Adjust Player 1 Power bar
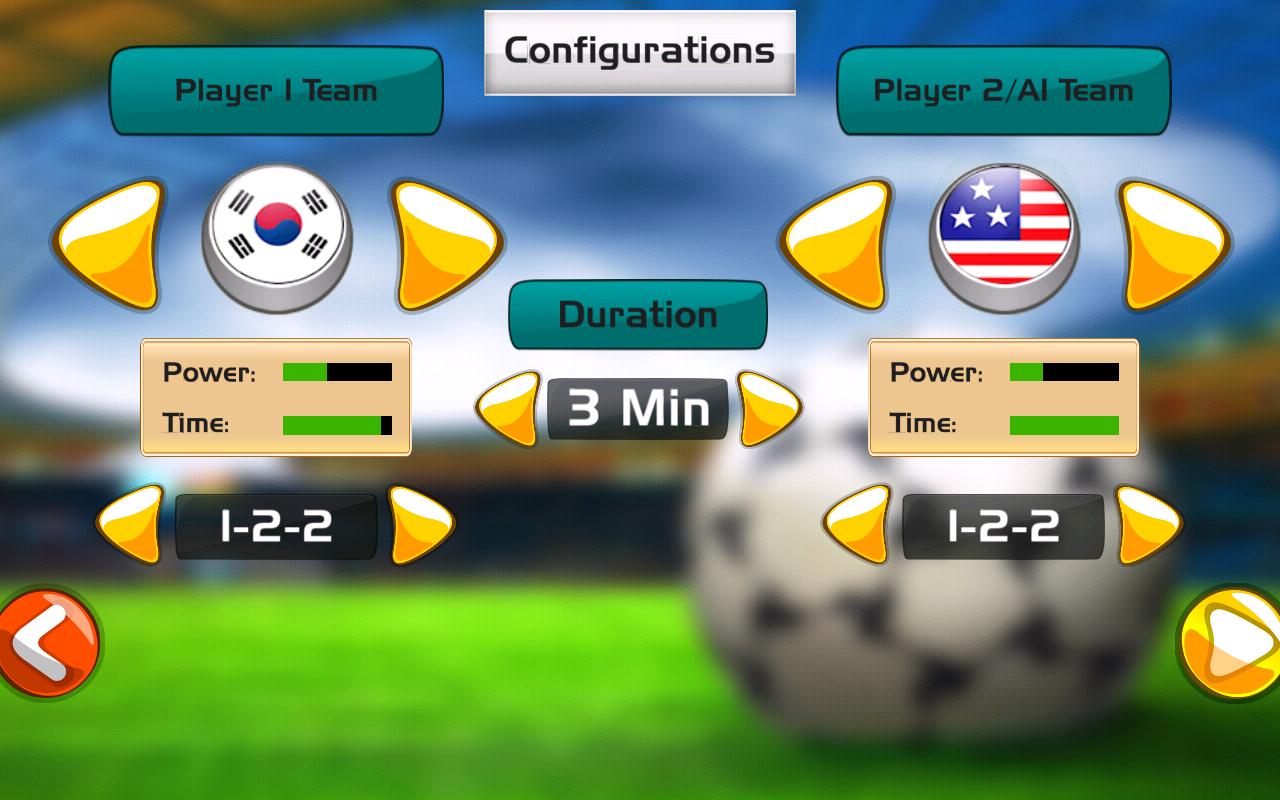Viewport: 1280px width, 800px height. 336,371
